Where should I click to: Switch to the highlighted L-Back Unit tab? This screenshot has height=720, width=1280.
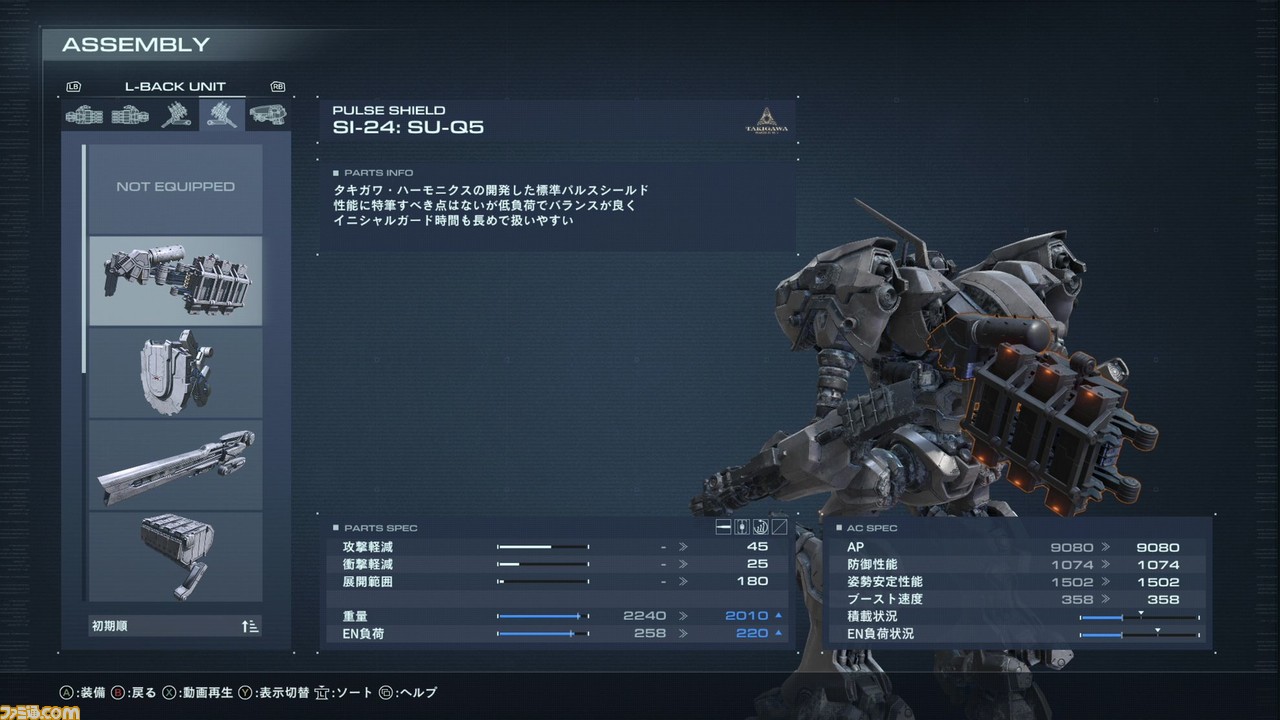[x=222, y=115]
